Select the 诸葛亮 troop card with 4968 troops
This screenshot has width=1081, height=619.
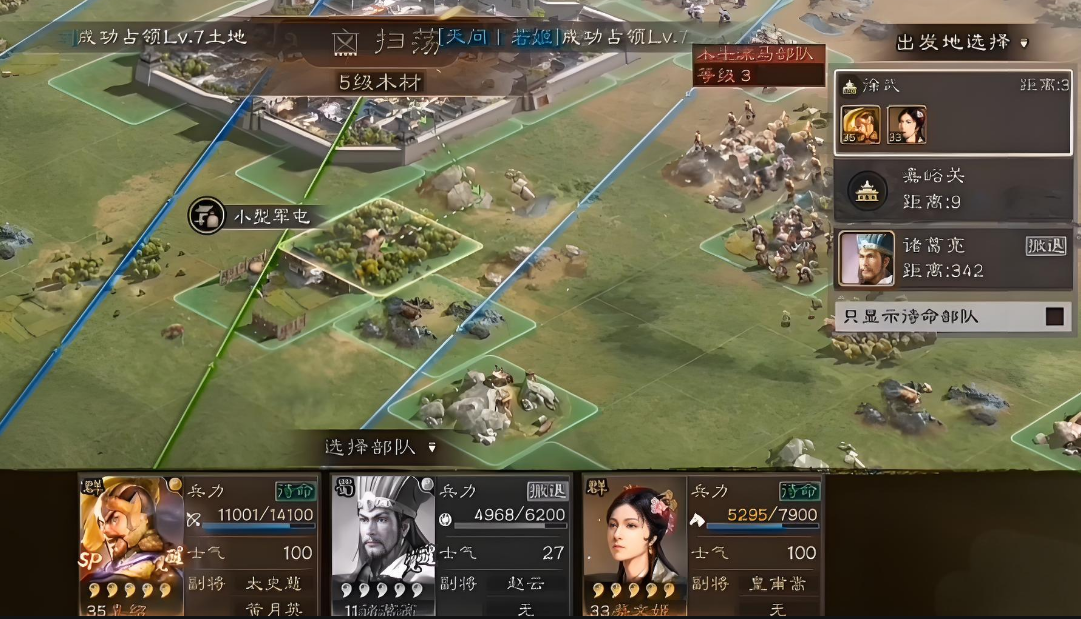coord(451,544)
